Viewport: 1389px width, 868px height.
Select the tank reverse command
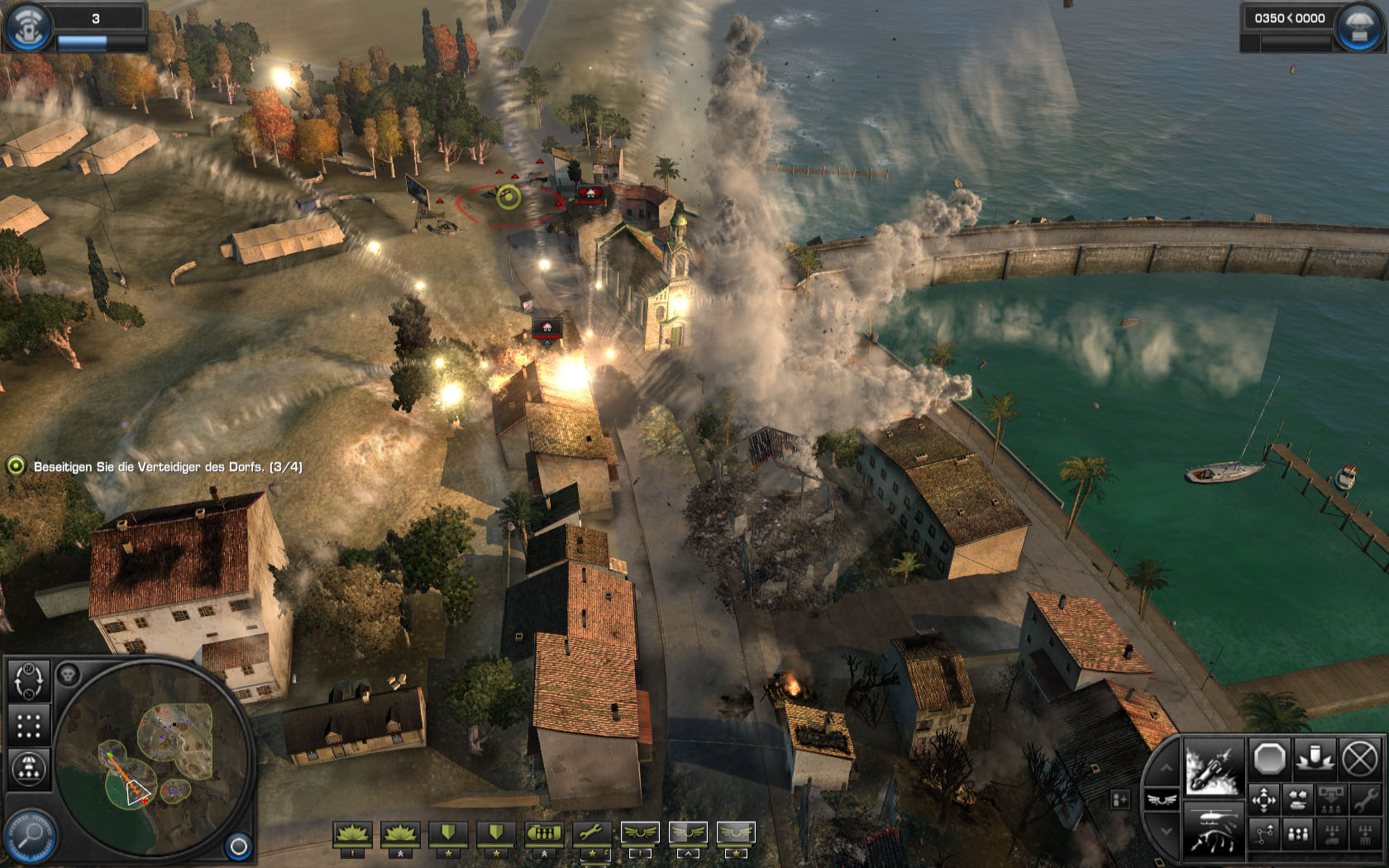click(1299, 800)
